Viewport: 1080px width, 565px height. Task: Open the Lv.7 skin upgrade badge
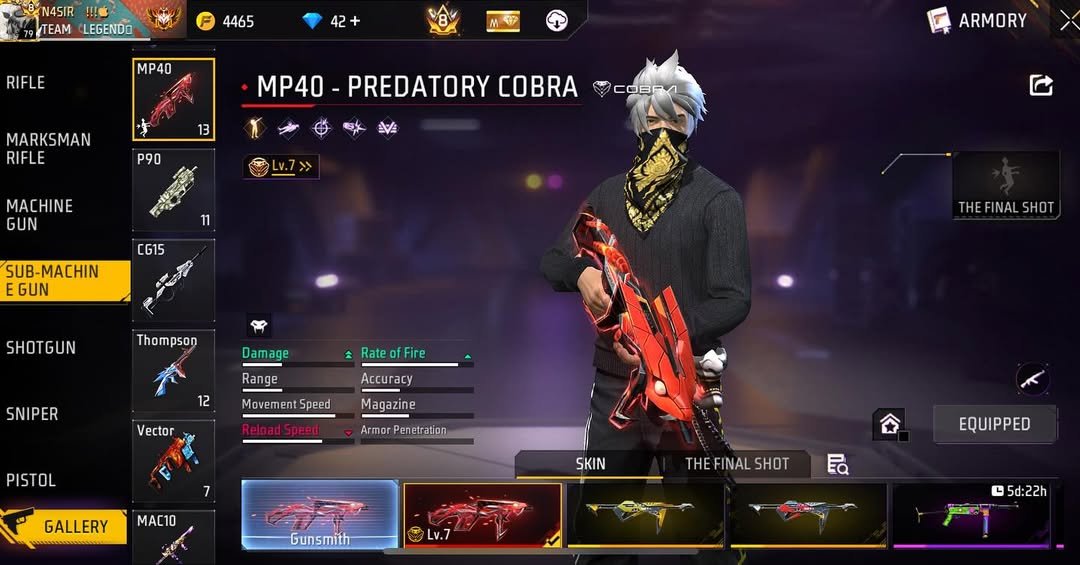click(282, 167)
